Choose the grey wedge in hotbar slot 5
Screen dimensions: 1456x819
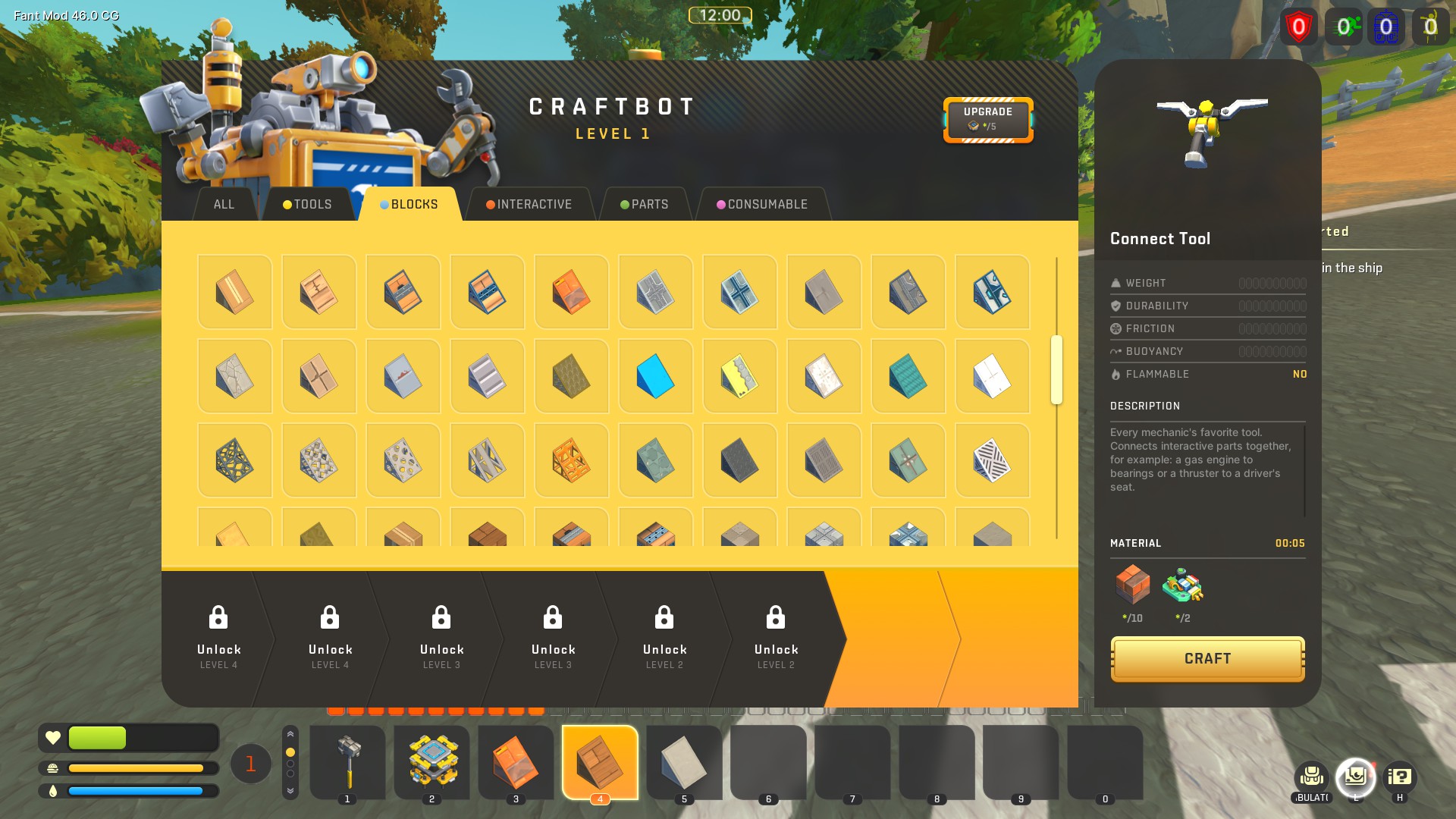684,761
